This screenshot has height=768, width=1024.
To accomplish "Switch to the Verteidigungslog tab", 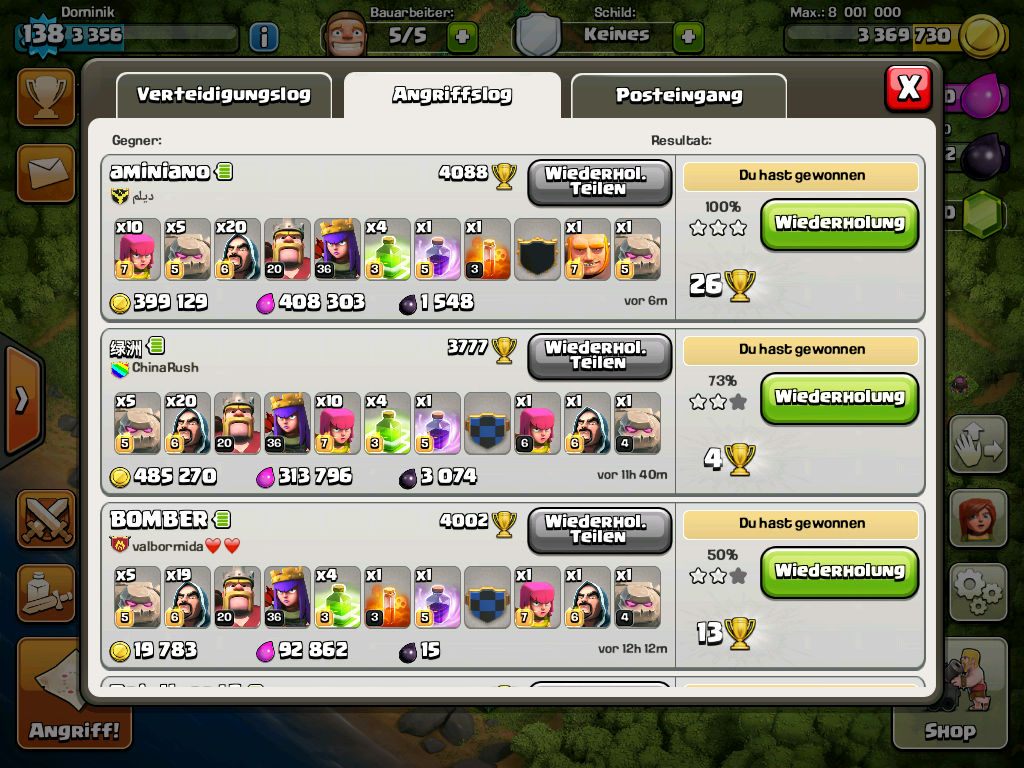I will [223, 96].
